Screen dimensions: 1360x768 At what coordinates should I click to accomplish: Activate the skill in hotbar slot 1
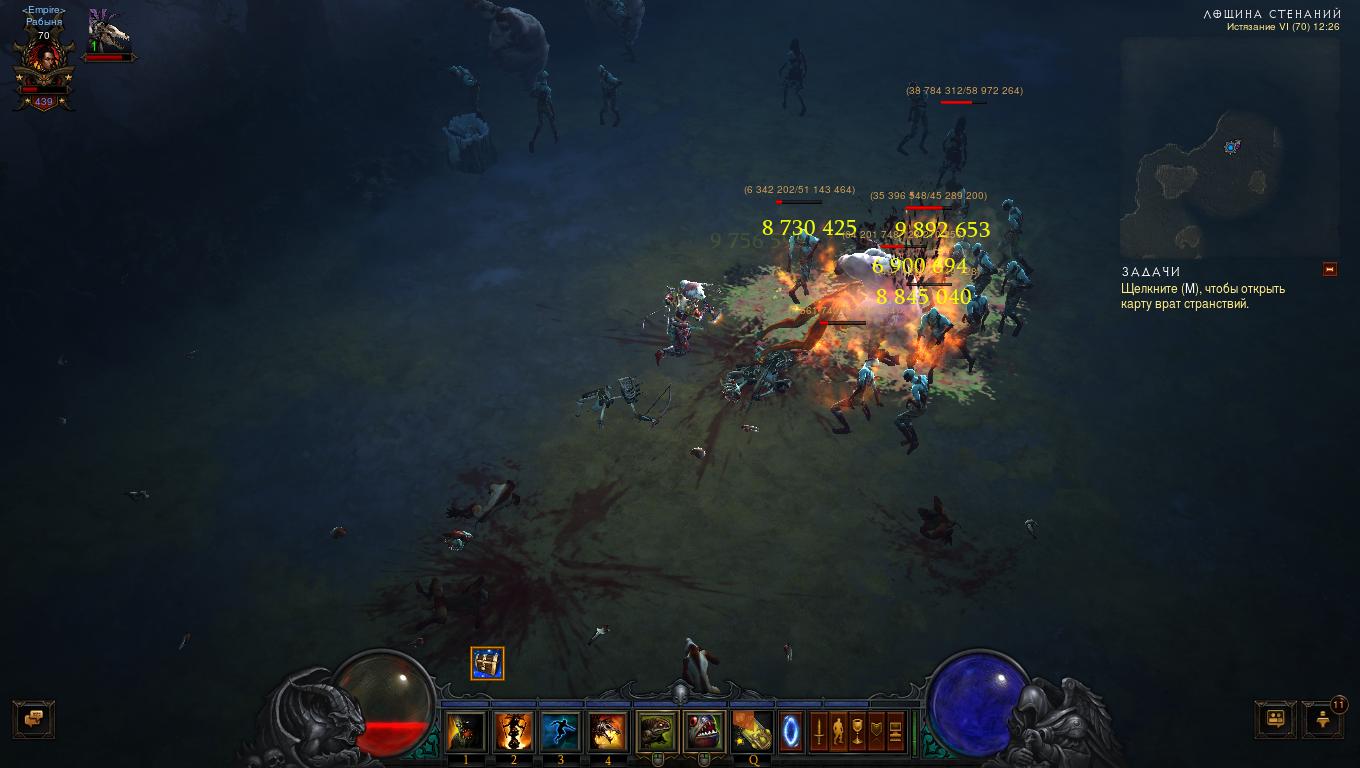point(466,732)
